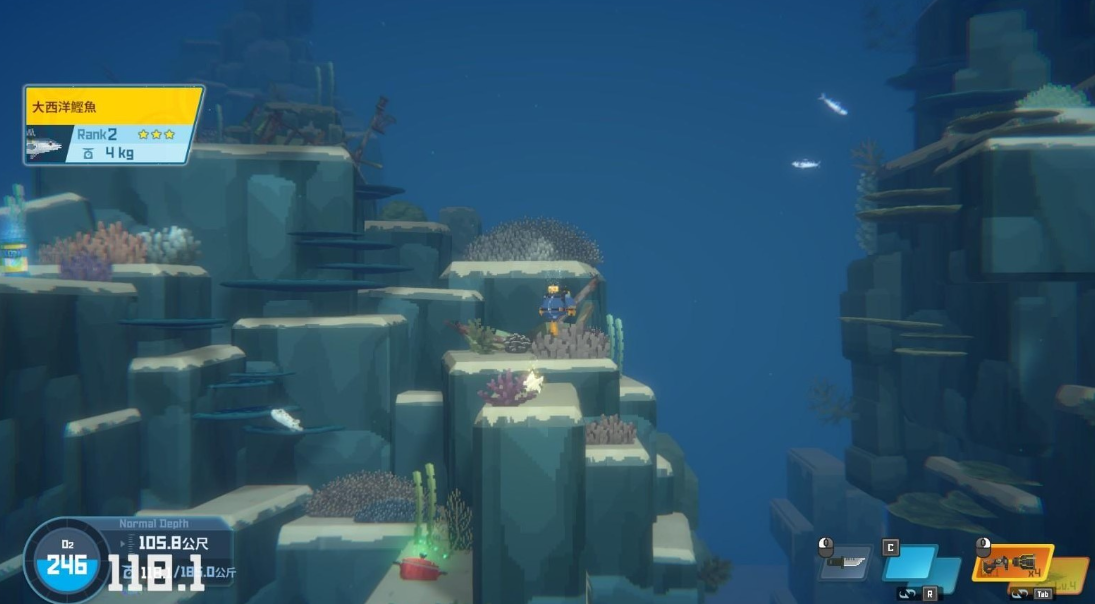The width and height of the screenshot is (1095, 604).
Task: Select the orange harpoon gun slot
Action: 1012,563
